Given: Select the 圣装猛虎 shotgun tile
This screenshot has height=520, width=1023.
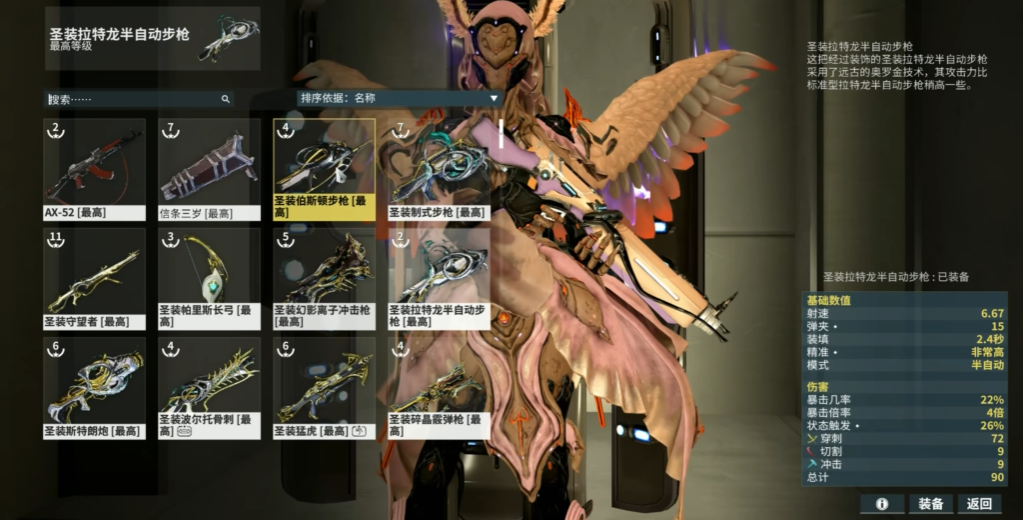Looking at the screenshot, I should click(324, 386).
